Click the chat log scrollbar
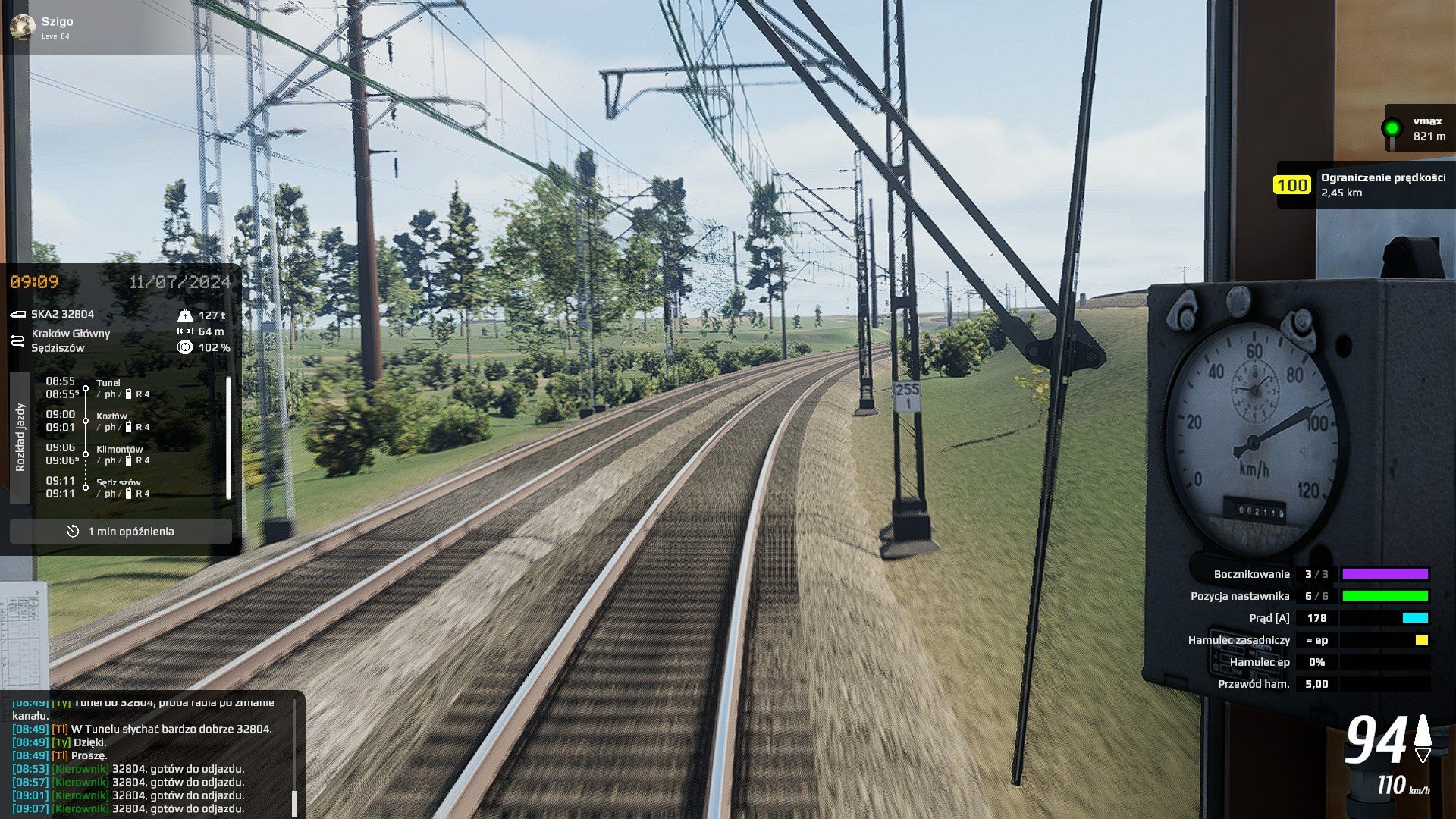This screenshot has height=819, width=1456. (x=295, y=802)
